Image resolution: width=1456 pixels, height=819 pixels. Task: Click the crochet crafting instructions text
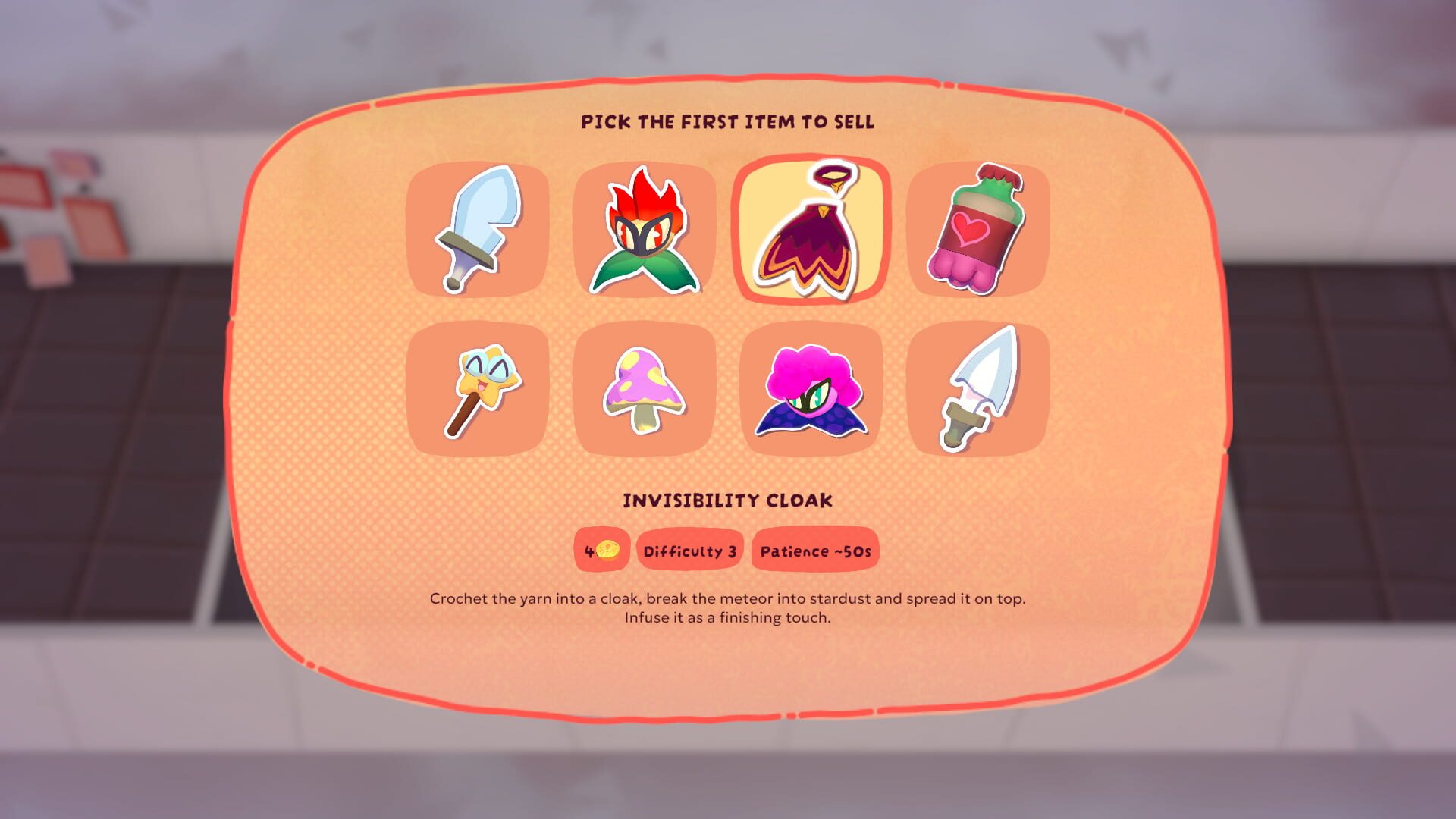(727, 610)
